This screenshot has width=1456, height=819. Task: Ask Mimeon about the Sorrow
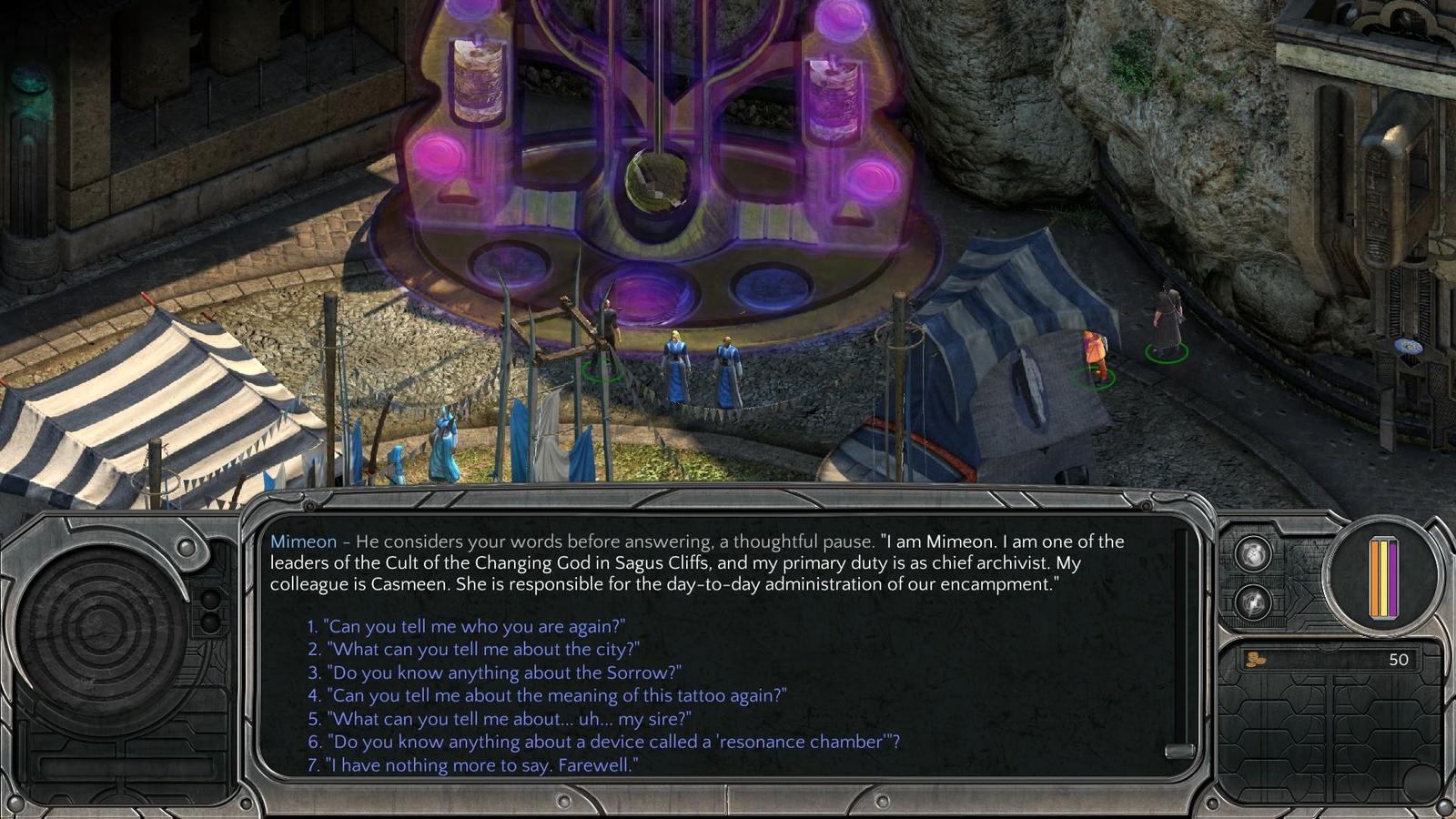point(503,672)
